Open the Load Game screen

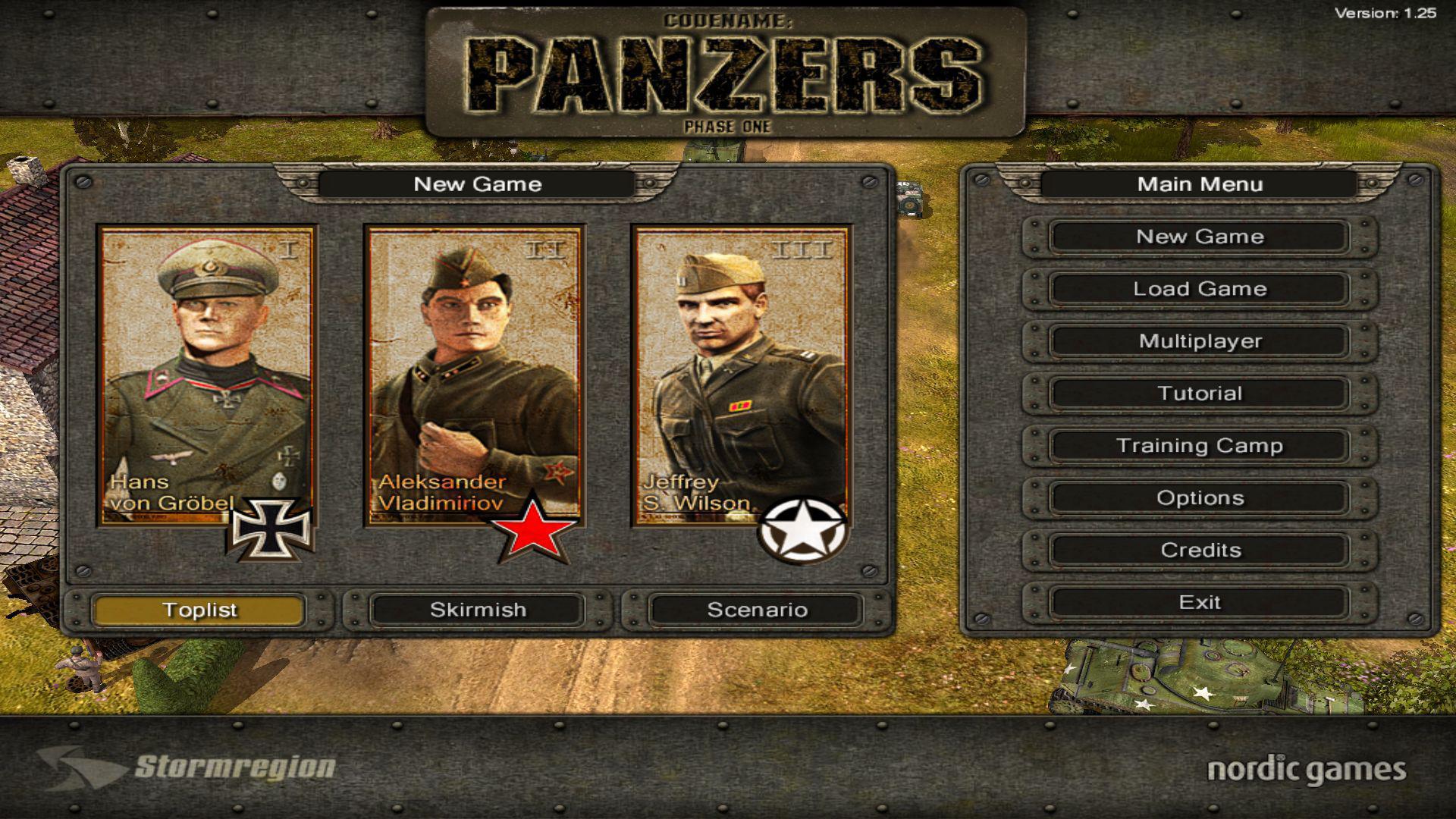1198,289
